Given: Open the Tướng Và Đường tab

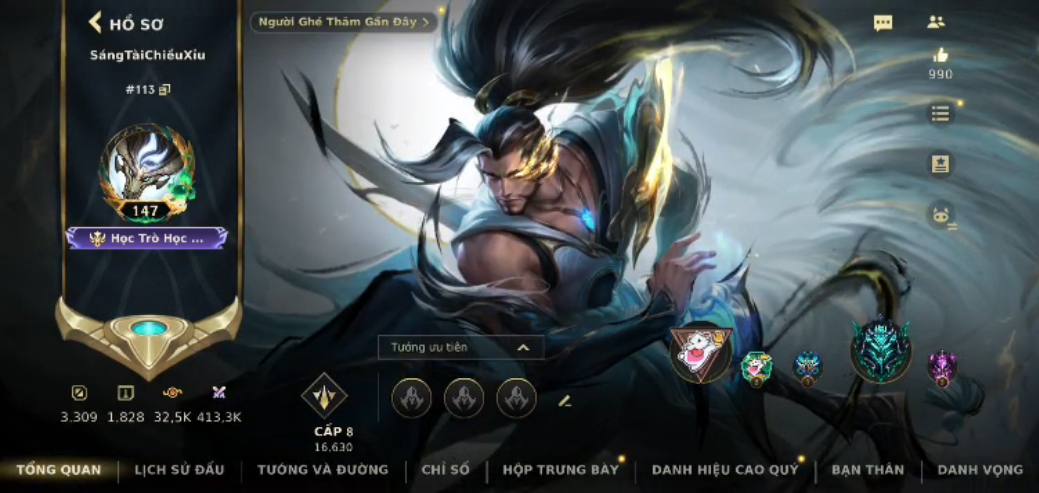Looking at the screenshot, I should point(322,470).
